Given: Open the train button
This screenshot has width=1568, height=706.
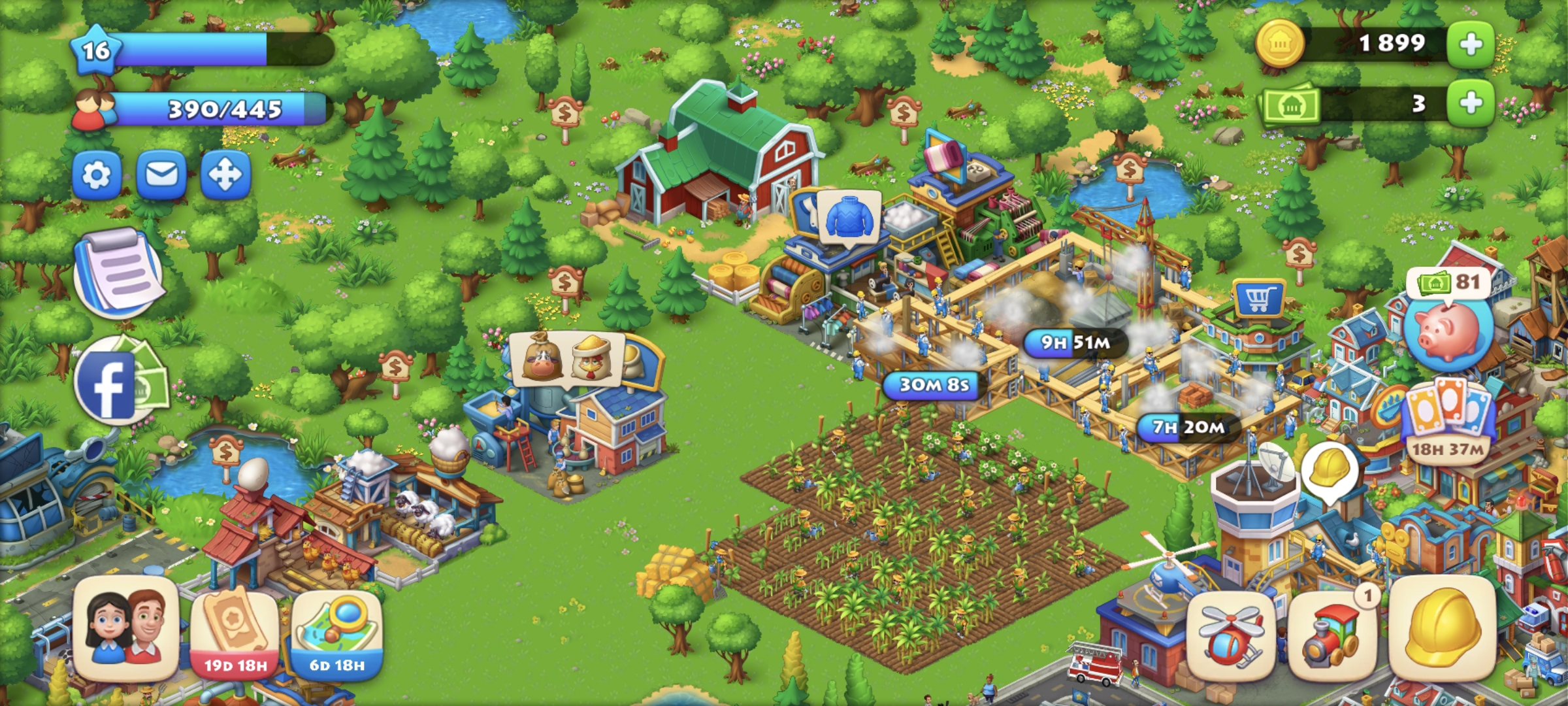Looking at the screenshot, I should [1331, 634].
